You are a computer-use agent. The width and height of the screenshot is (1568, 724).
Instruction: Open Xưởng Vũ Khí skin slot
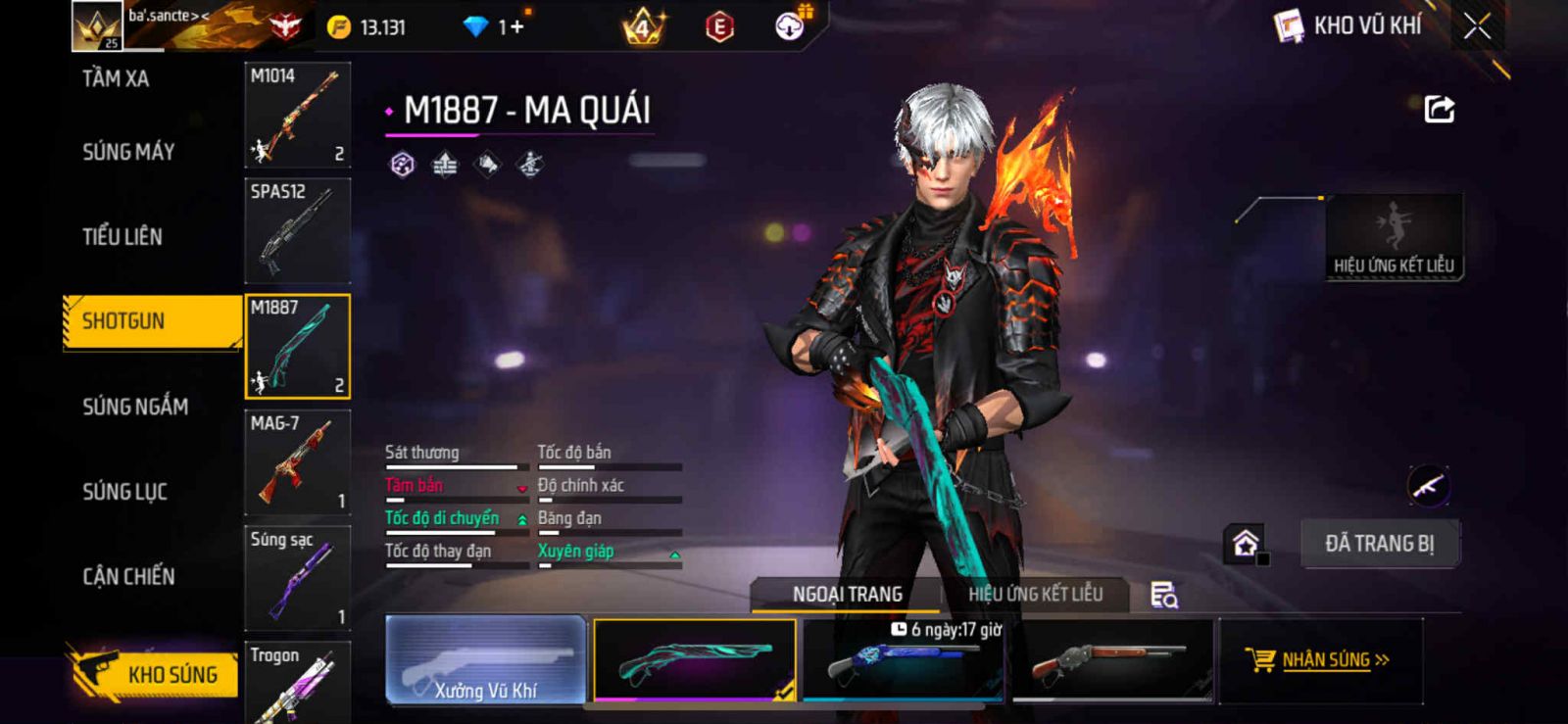[486, 660]
